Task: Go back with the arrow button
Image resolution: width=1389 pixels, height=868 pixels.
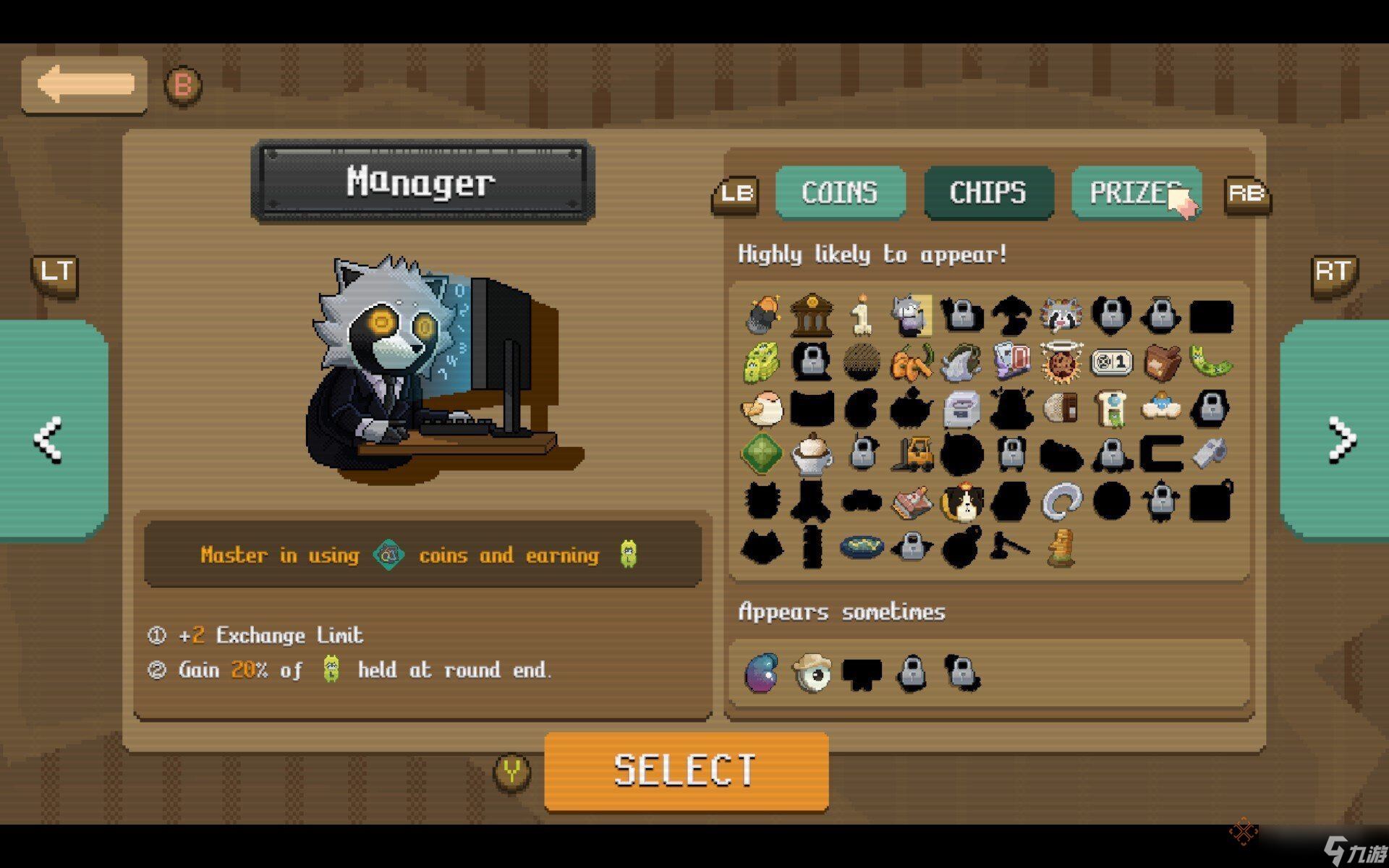Action: pyautogui.click(x=85, y=85)
